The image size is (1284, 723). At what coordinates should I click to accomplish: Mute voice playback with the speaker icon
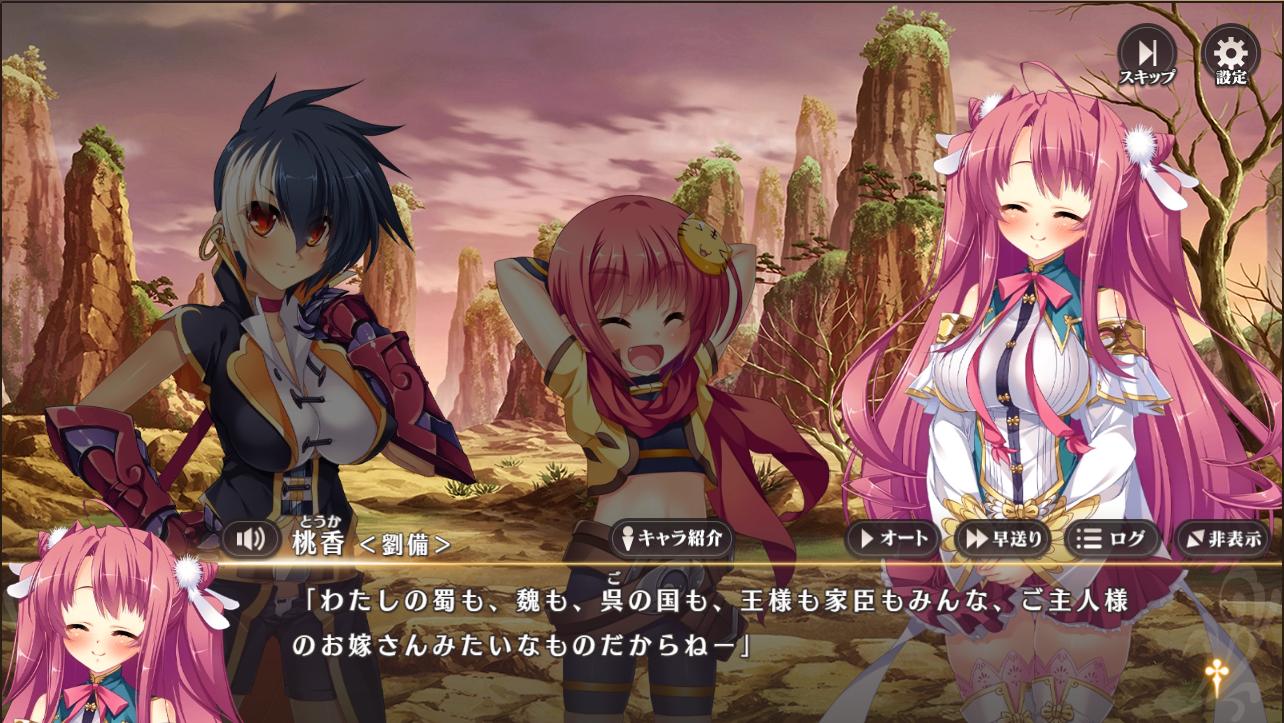(x=250, y=540)
